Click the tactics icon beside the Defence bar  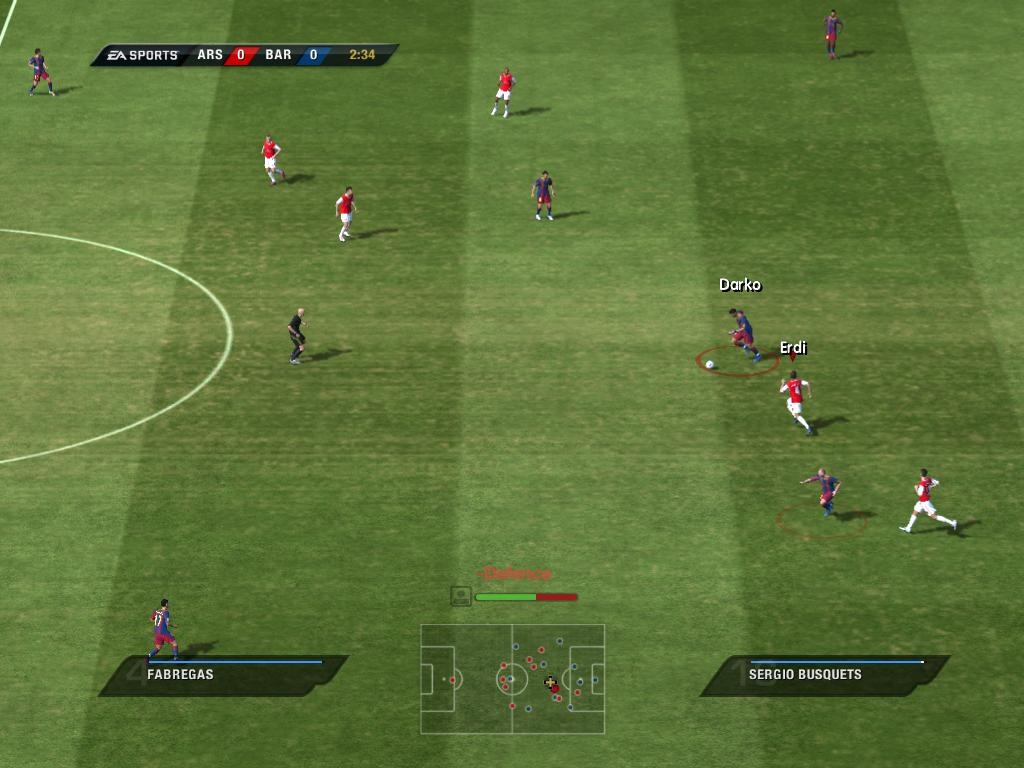pyautogui.click(x=460, y=596)
